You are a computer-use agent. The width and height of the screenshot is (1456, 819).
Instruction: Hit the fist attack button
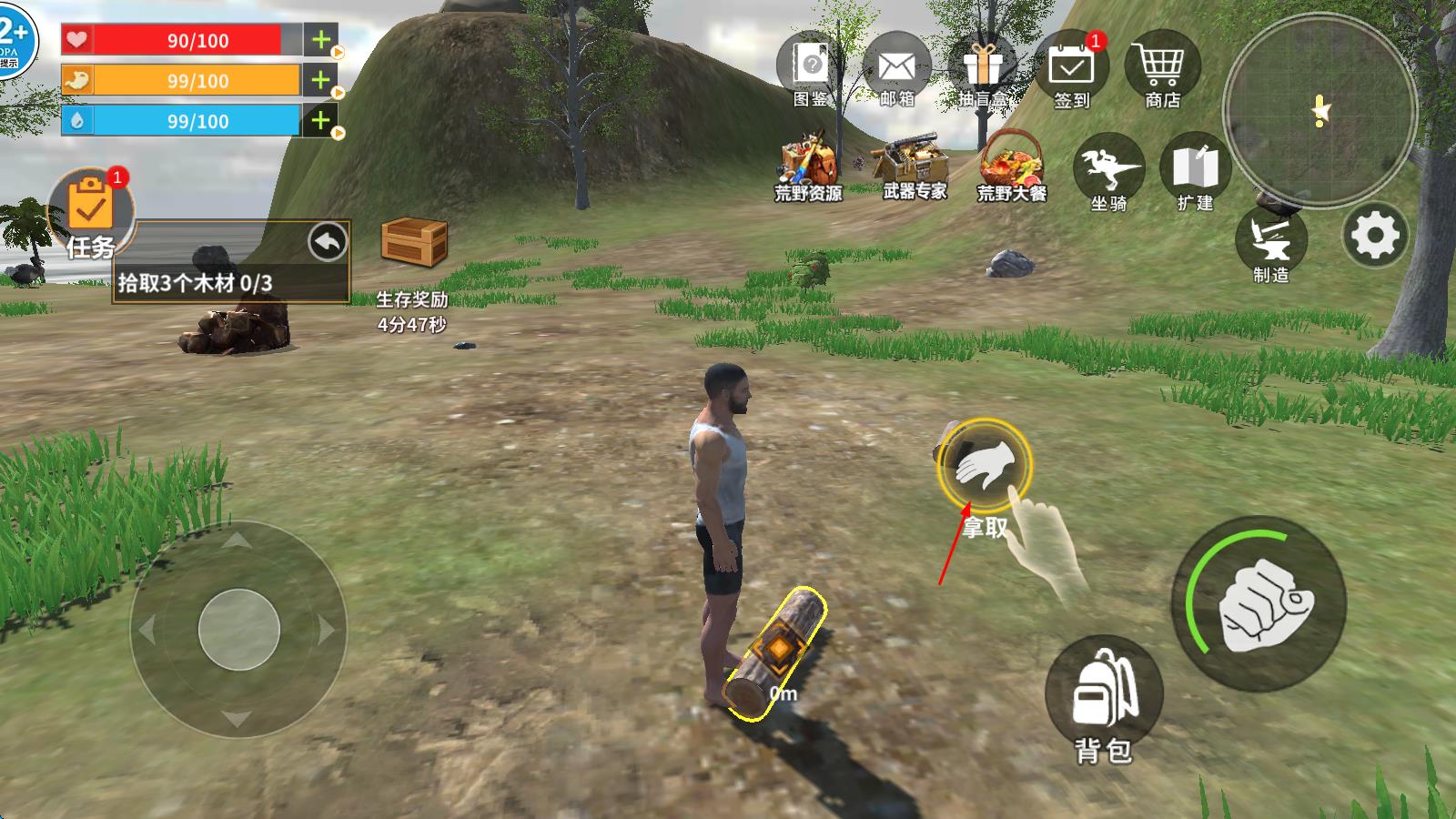click(x=1262, y=603)
